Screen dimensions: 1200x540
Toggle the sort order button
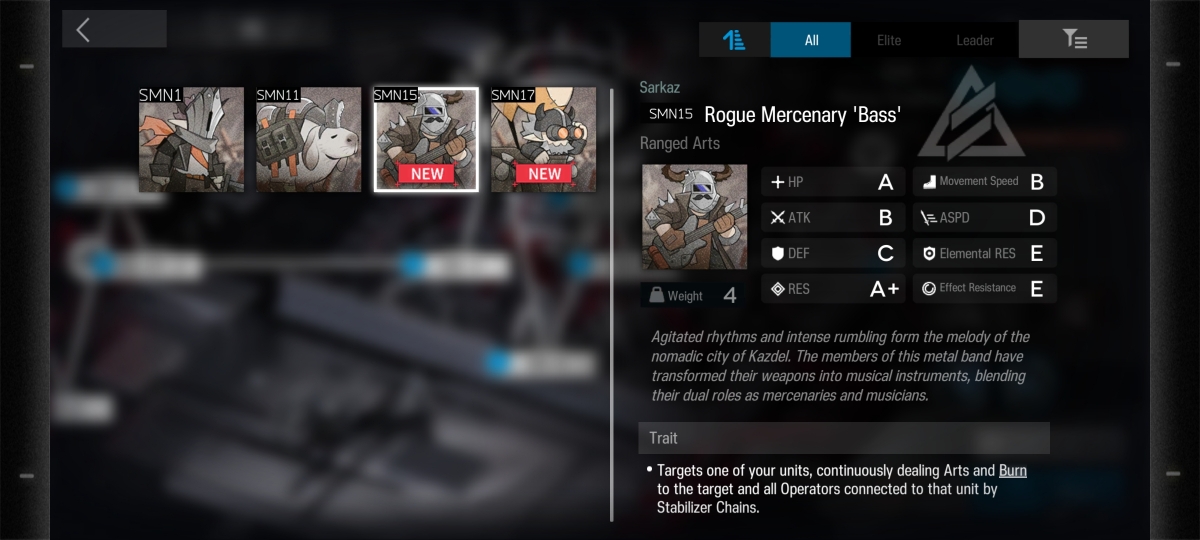point(734,40)
